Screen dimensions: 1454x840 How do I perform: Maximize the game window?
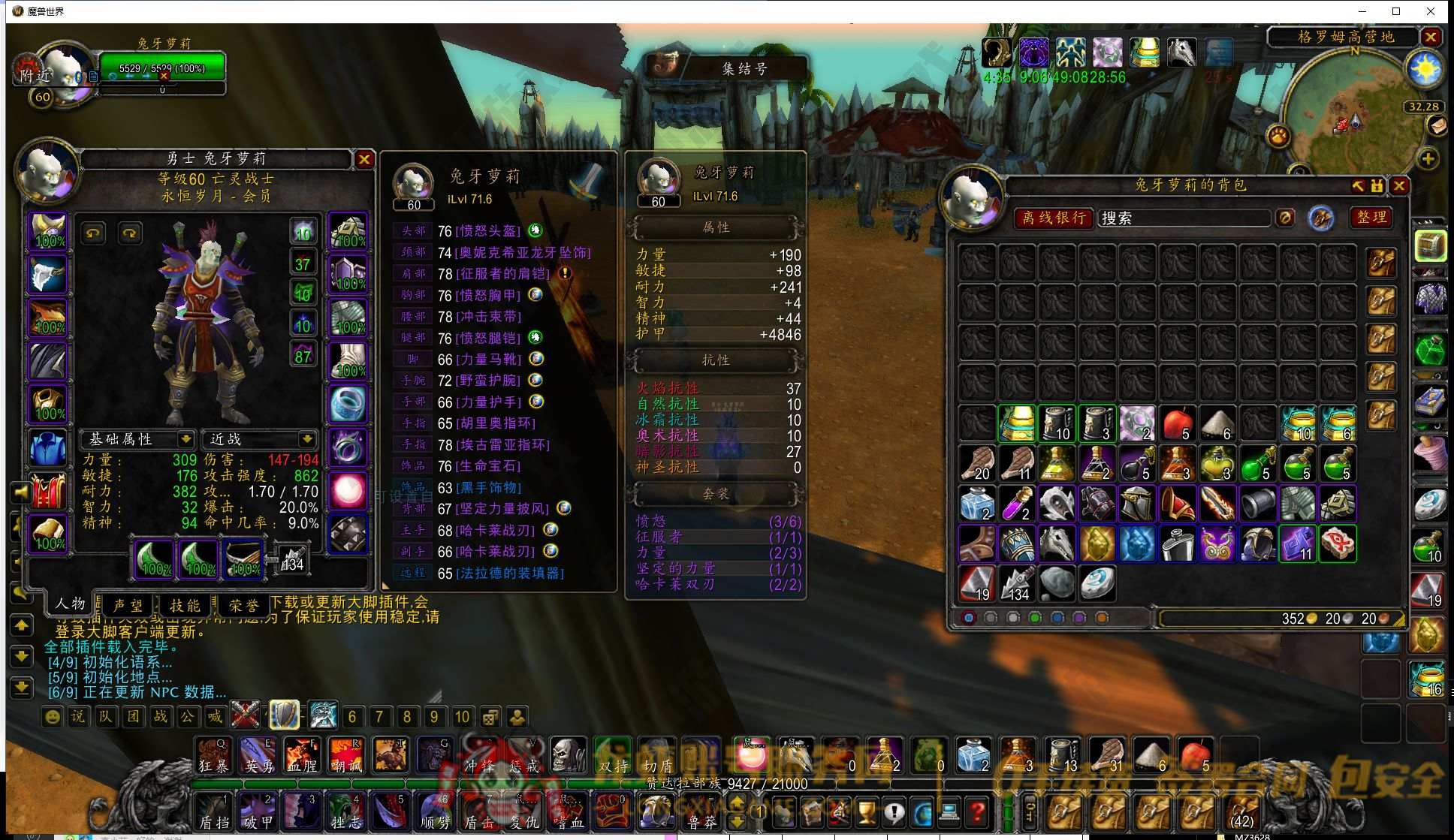click(1396, 11)
